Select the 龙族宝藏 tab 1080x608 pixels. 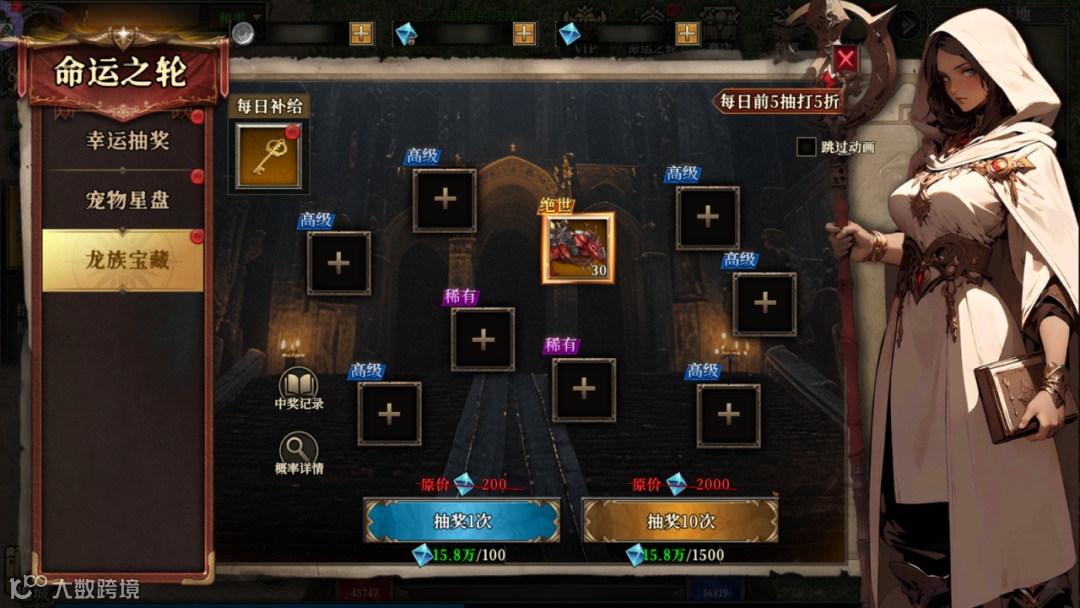coord(125,261)
